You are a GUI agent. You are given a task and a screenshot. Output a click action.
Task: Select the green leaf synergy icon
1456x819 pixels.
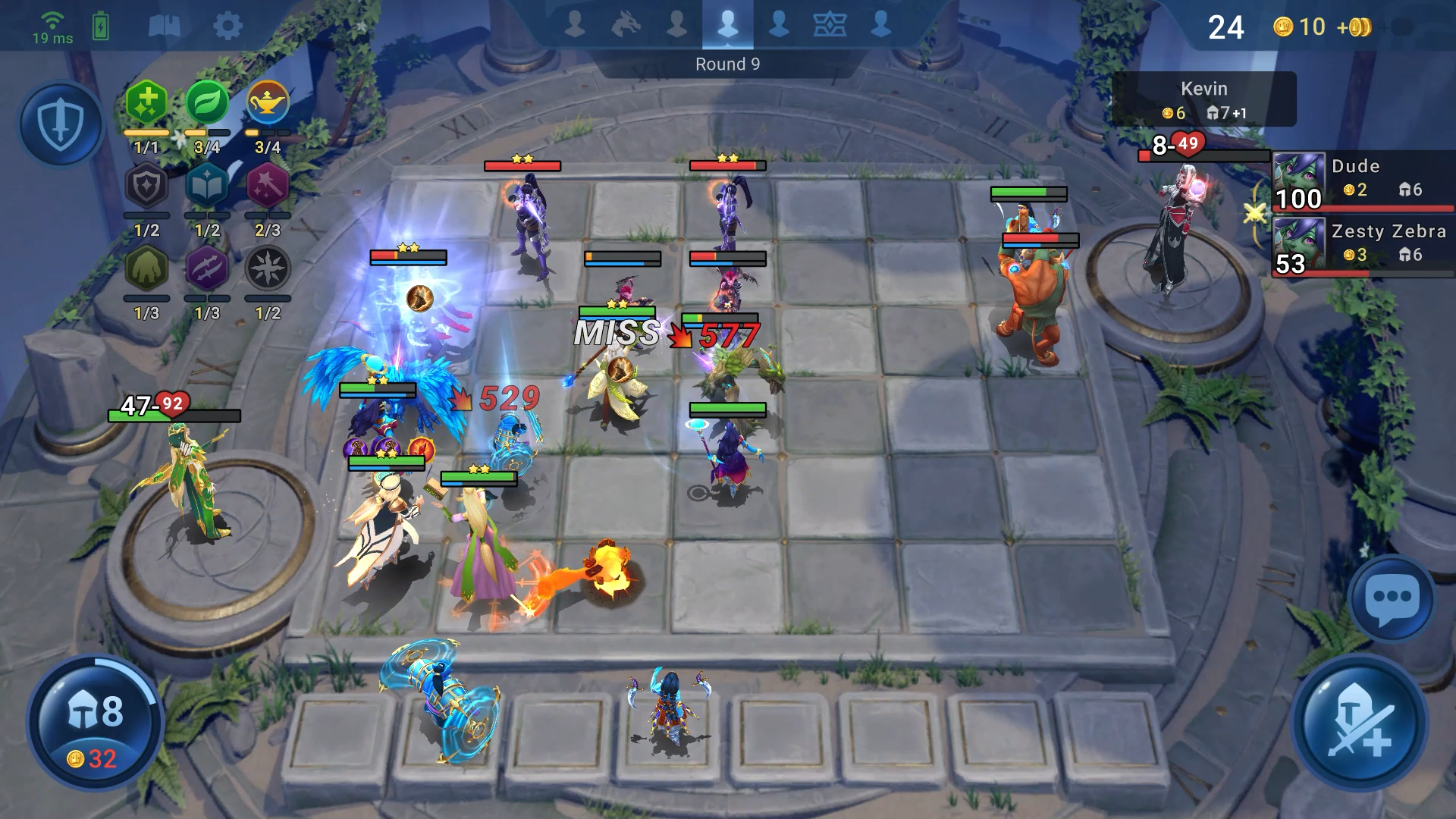pyautogui.click(x=207, y=103)
